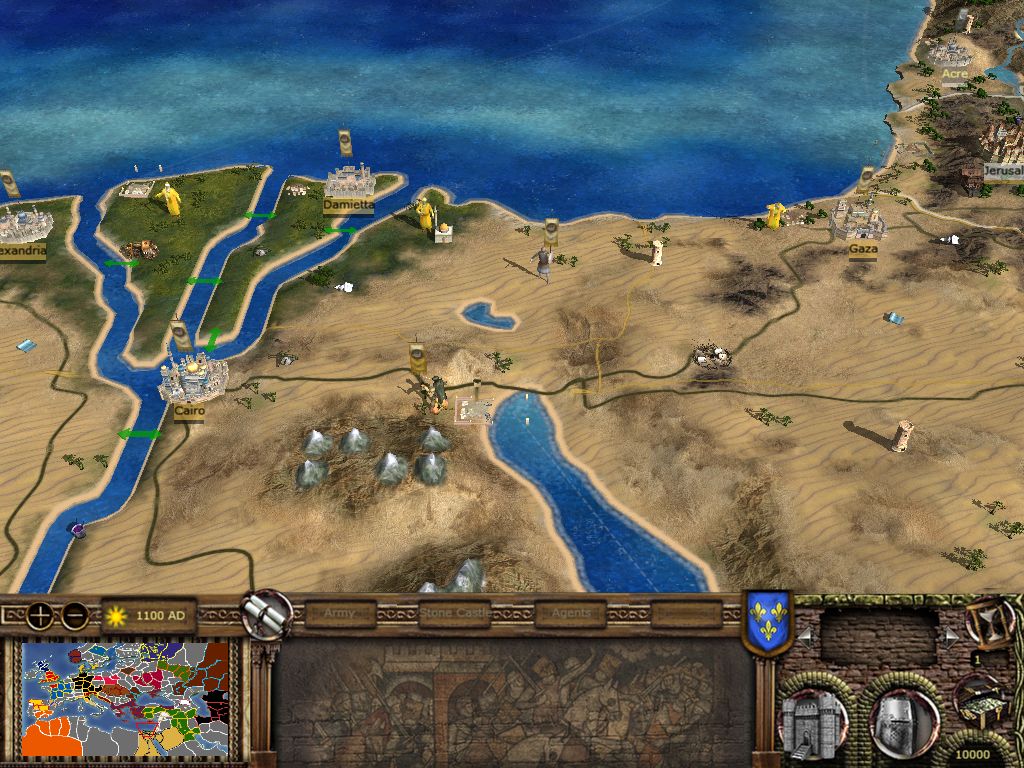Open the fleur-de-lis faction shield overview
The width and height of the screenshot is (1024, 768).
coord(768,622)
